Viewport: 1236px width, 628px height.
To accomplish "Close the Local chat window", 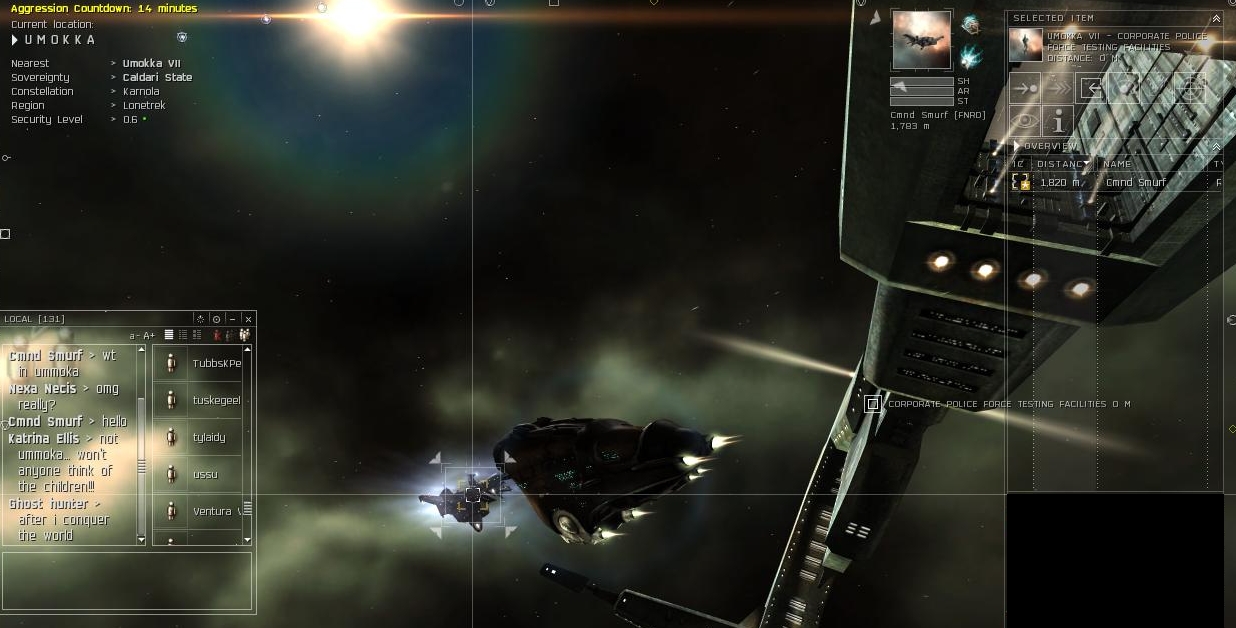I will [x=248, y=319].
